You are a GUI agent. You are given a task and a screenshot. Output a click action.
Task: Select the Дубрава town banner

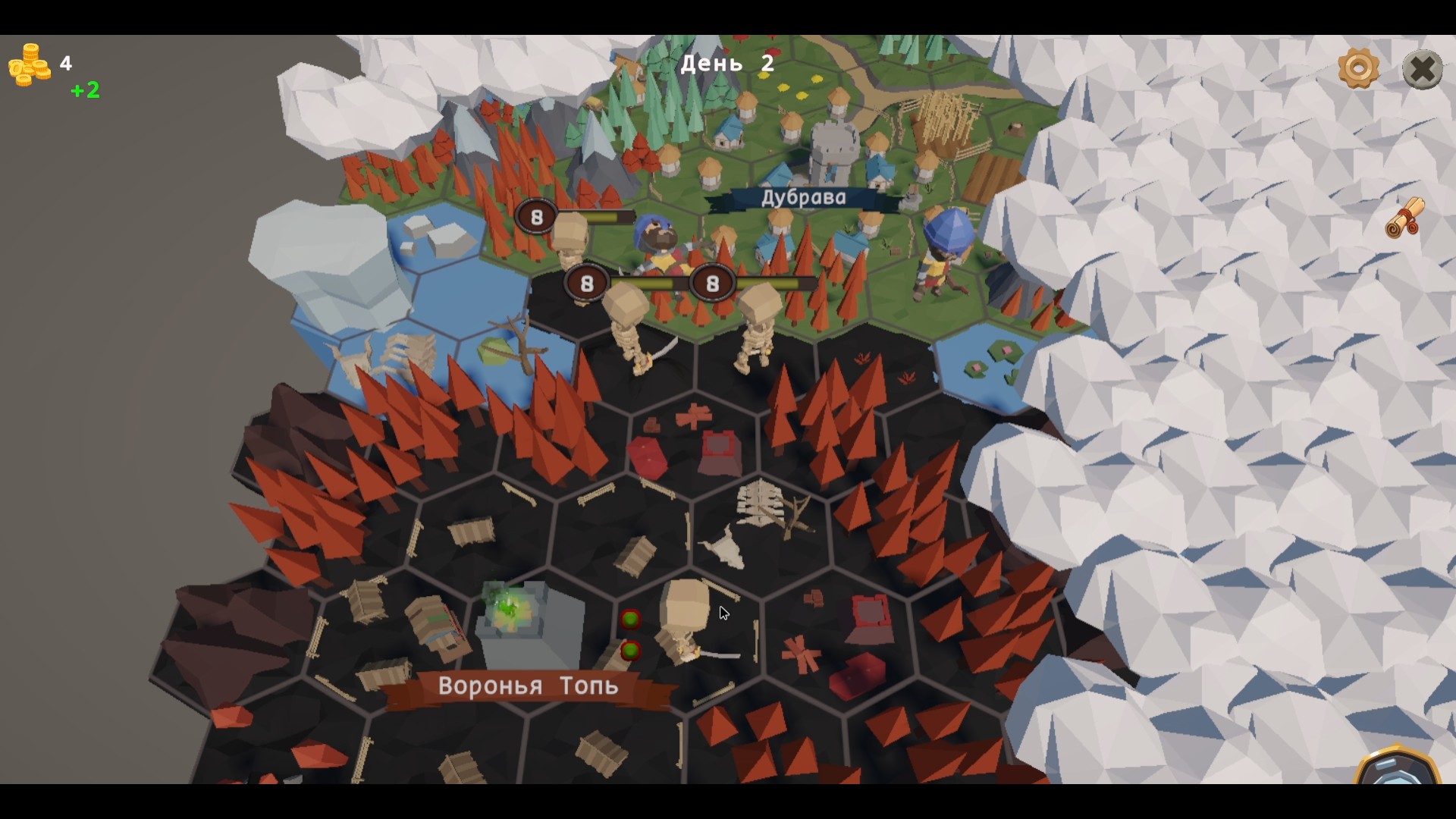point(803,199)
